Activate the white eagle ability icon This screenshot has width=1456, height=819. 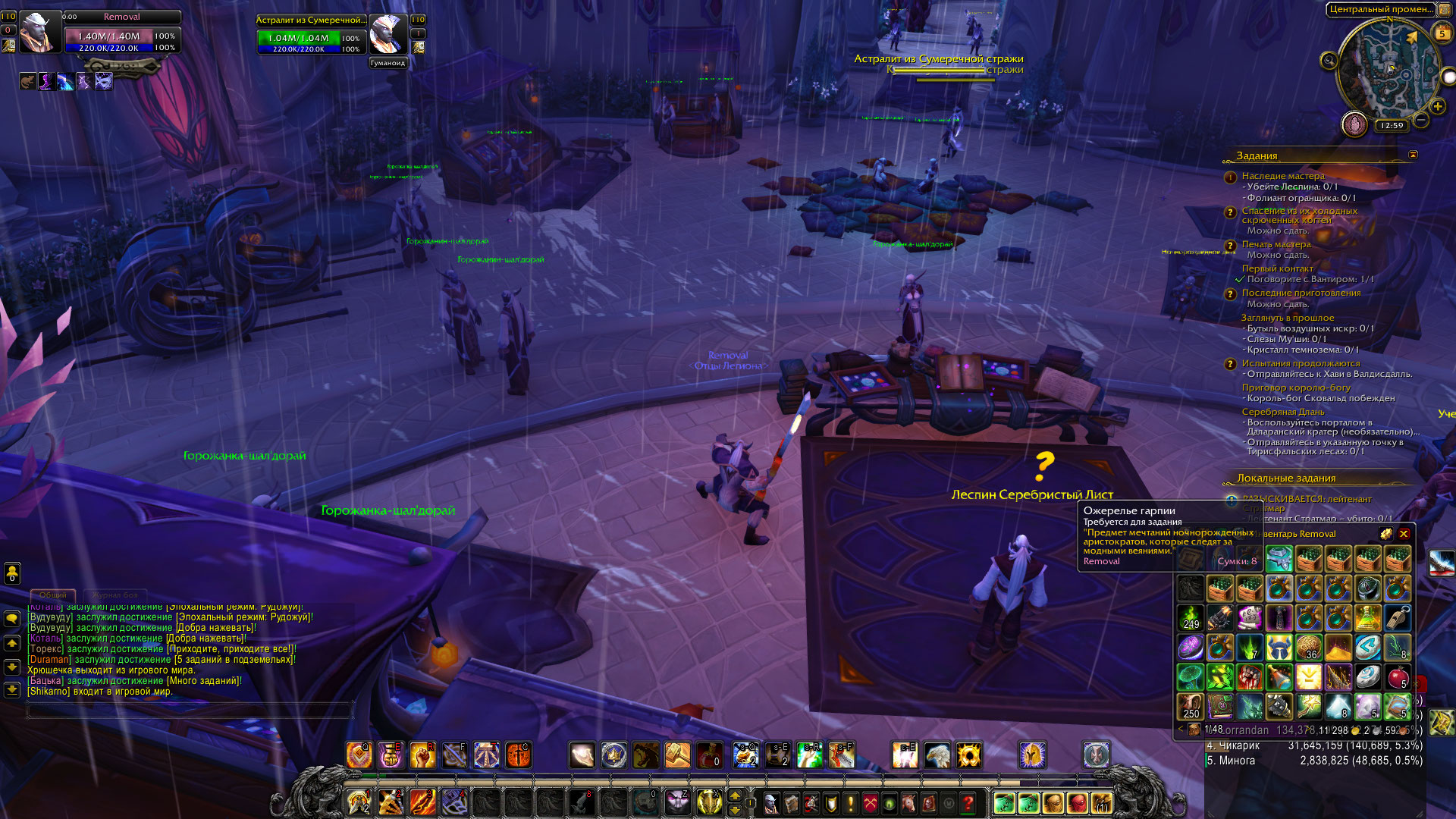pos(937,755)
